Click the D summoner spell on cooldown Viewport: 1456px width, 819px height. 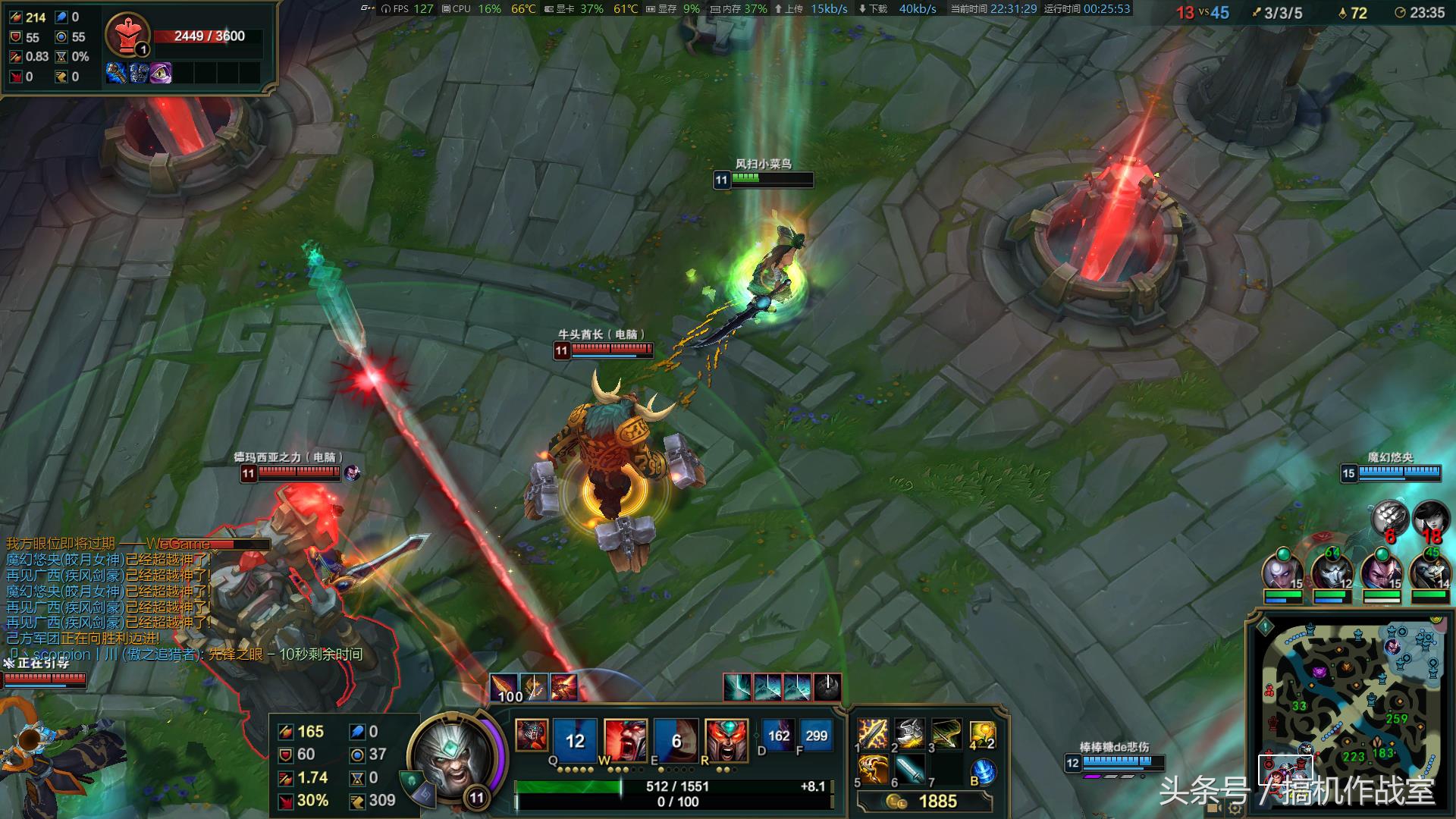pyautogui.click(x=778, y=736)
